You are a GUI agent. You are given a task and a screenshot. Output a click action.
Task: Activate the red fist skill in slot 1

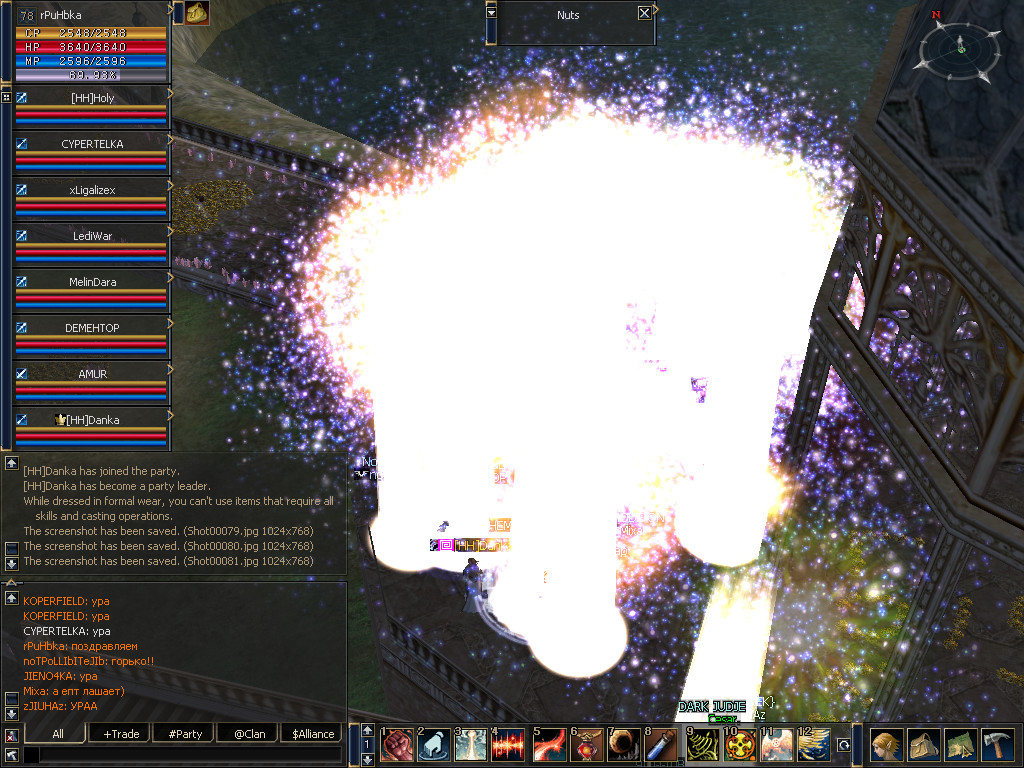point(397,745)
